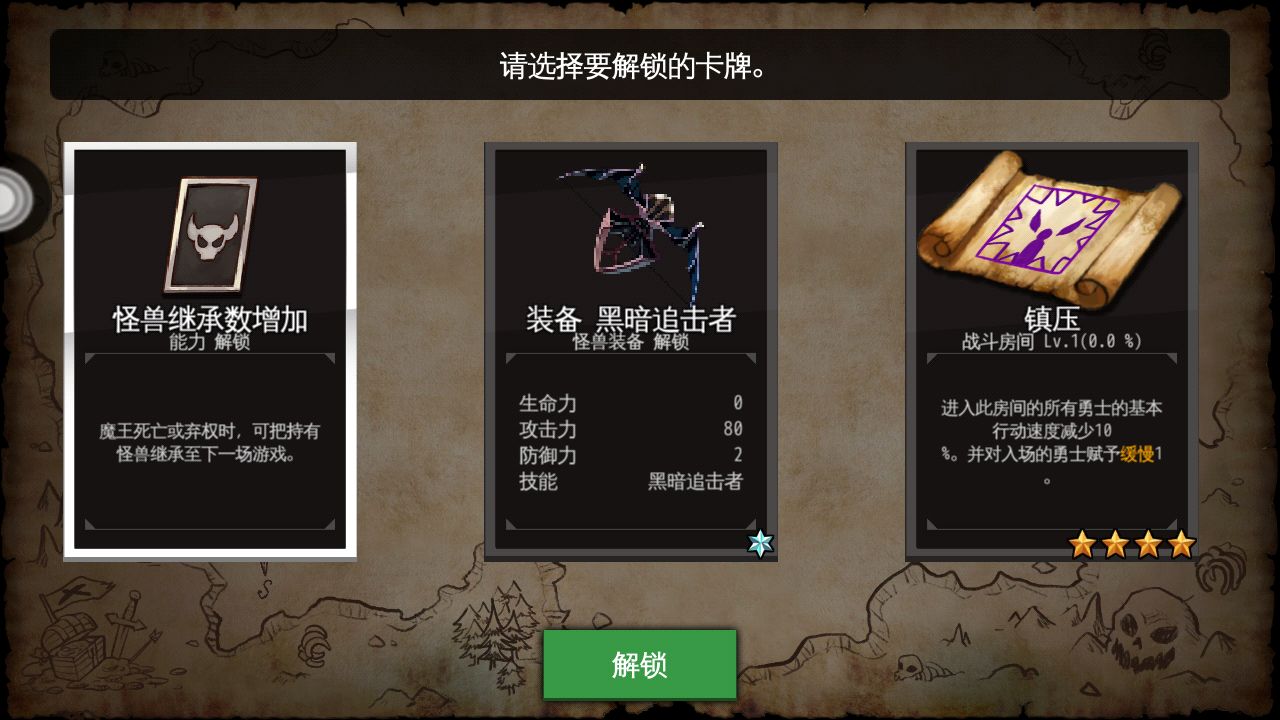Click the first gold star on 镇压 card
The width and height of the screenshot is (1280, 720).
(1081, 542)
